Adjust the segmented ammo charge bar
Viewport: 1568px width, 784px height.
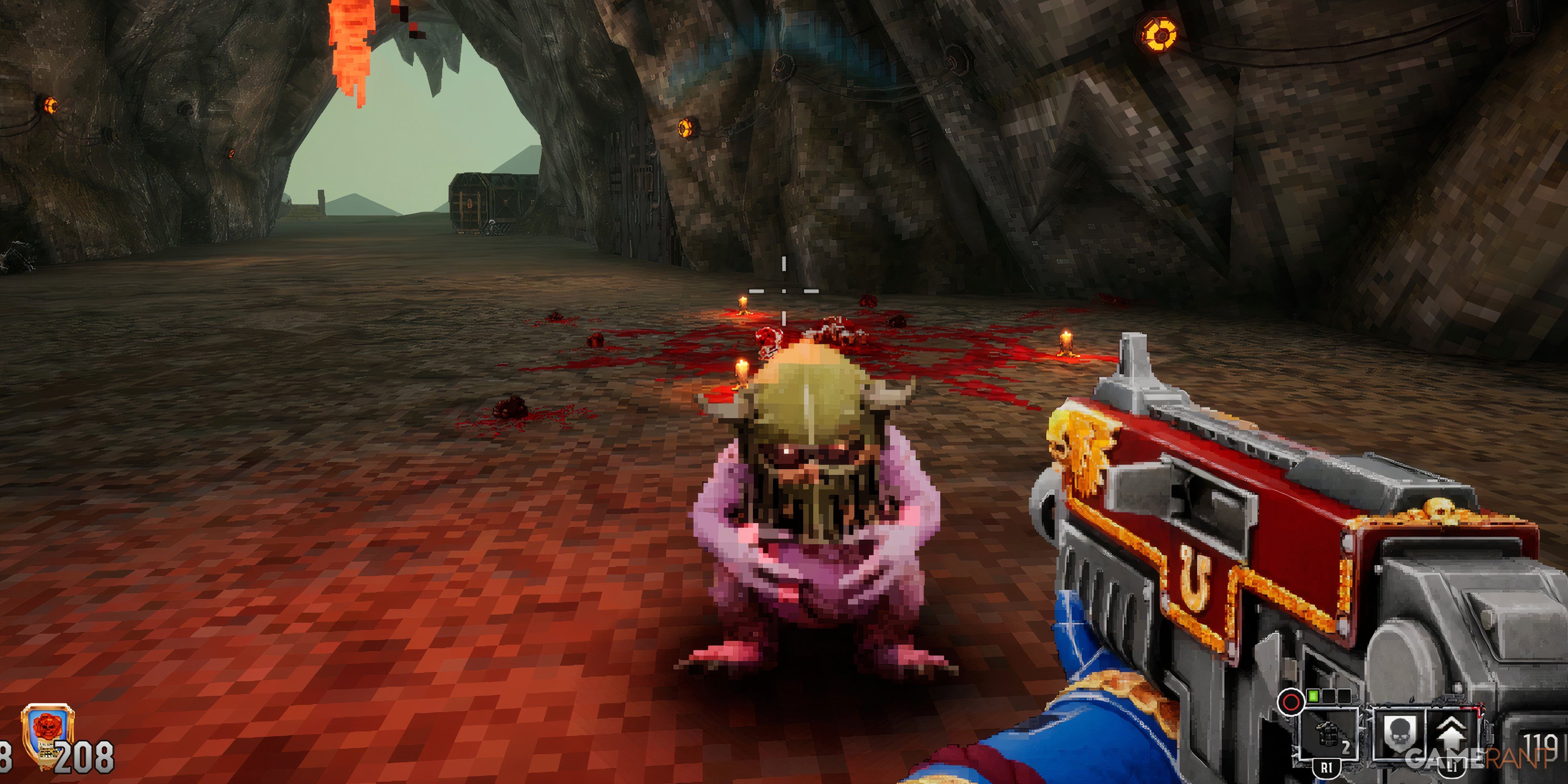(x=1329, y=698)
